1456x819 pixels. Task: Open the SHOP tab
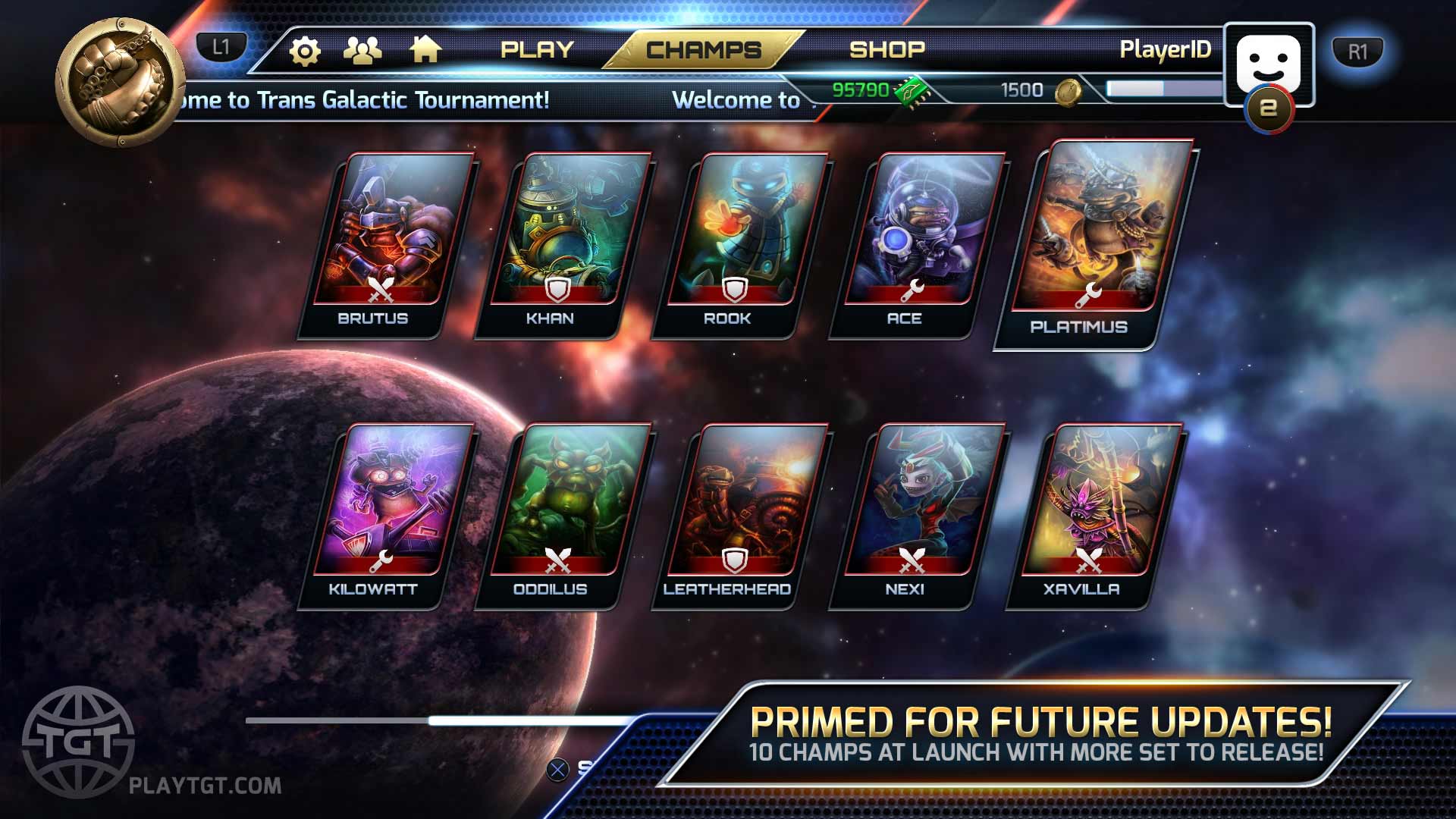(x=886, y=49)
